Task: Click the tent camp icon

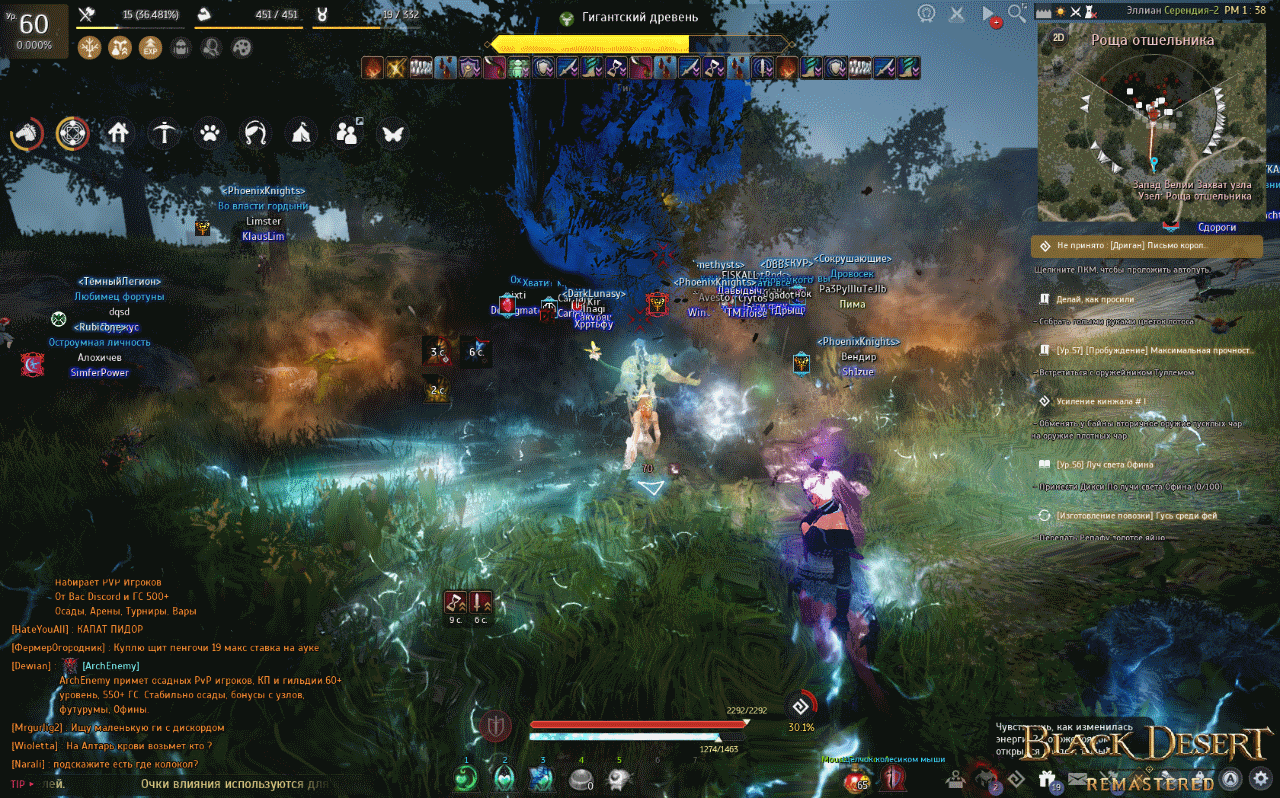Action: [x=301, y=133]
